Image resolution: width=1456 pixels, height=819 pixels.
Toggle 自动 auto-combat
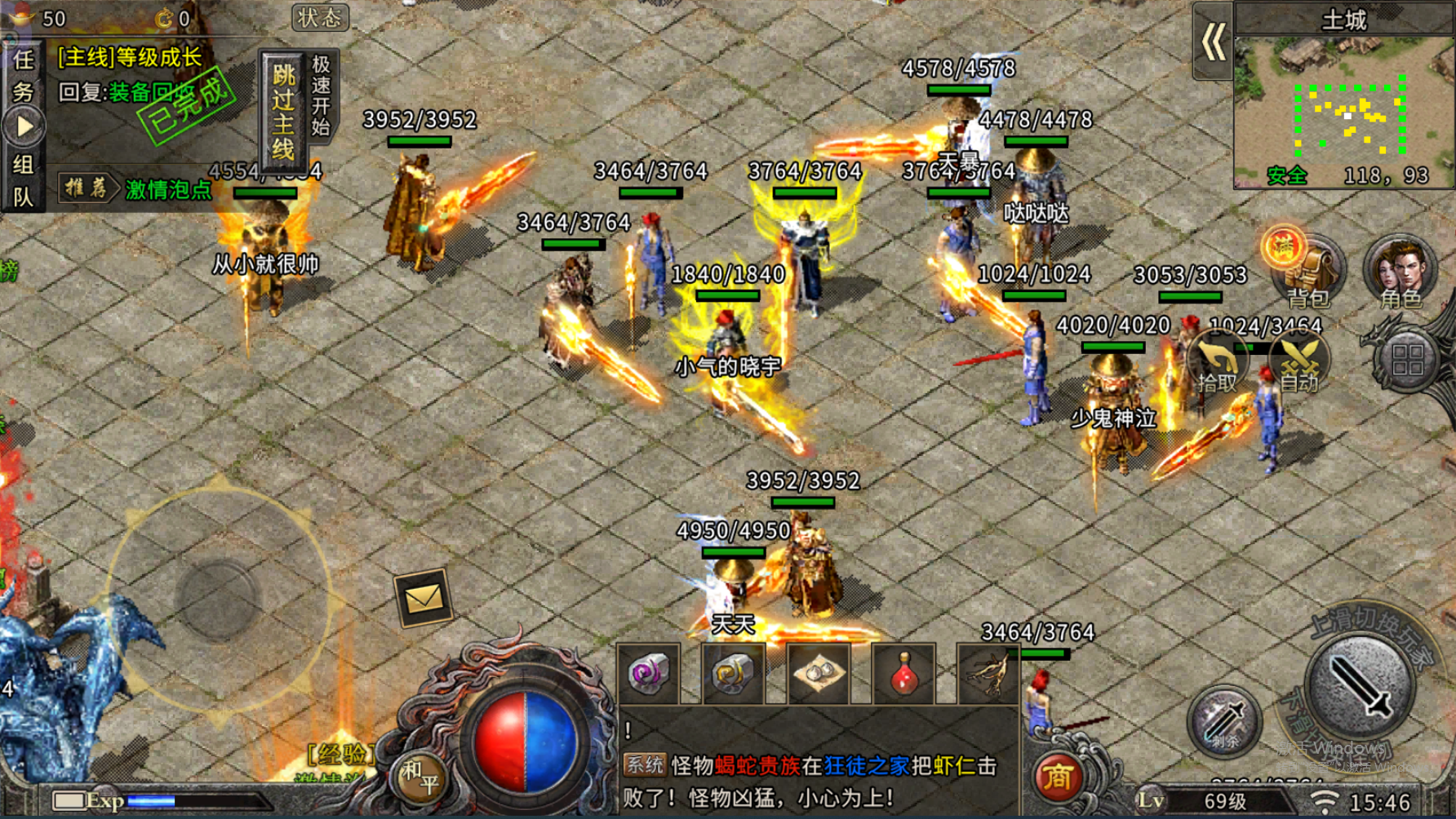tap(1299, 364)
